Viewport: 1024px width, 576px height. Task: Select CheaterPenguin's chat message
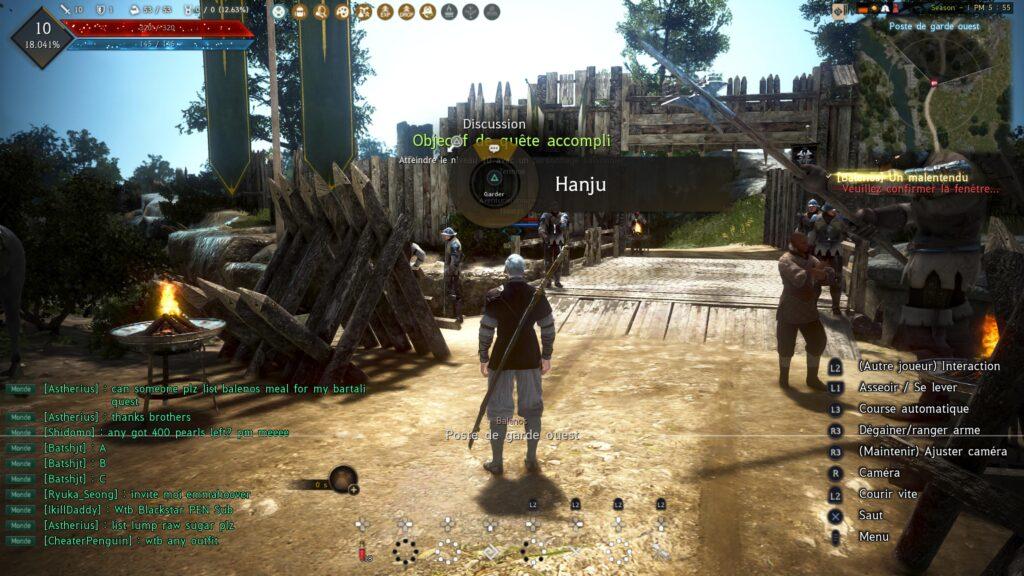tap(131, 541)
